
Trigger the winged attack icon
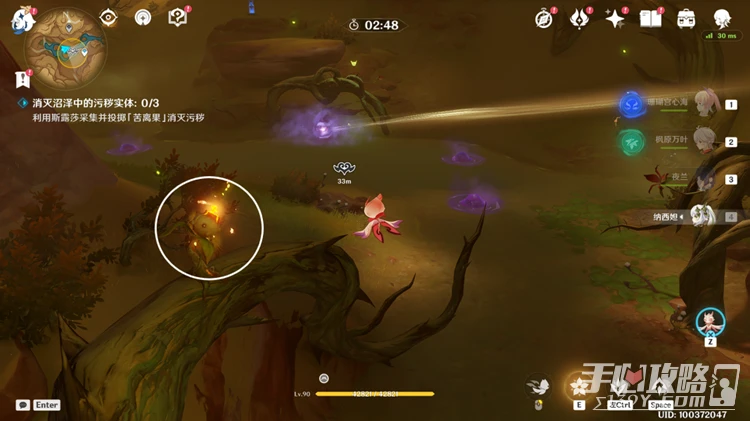(539, 386)
